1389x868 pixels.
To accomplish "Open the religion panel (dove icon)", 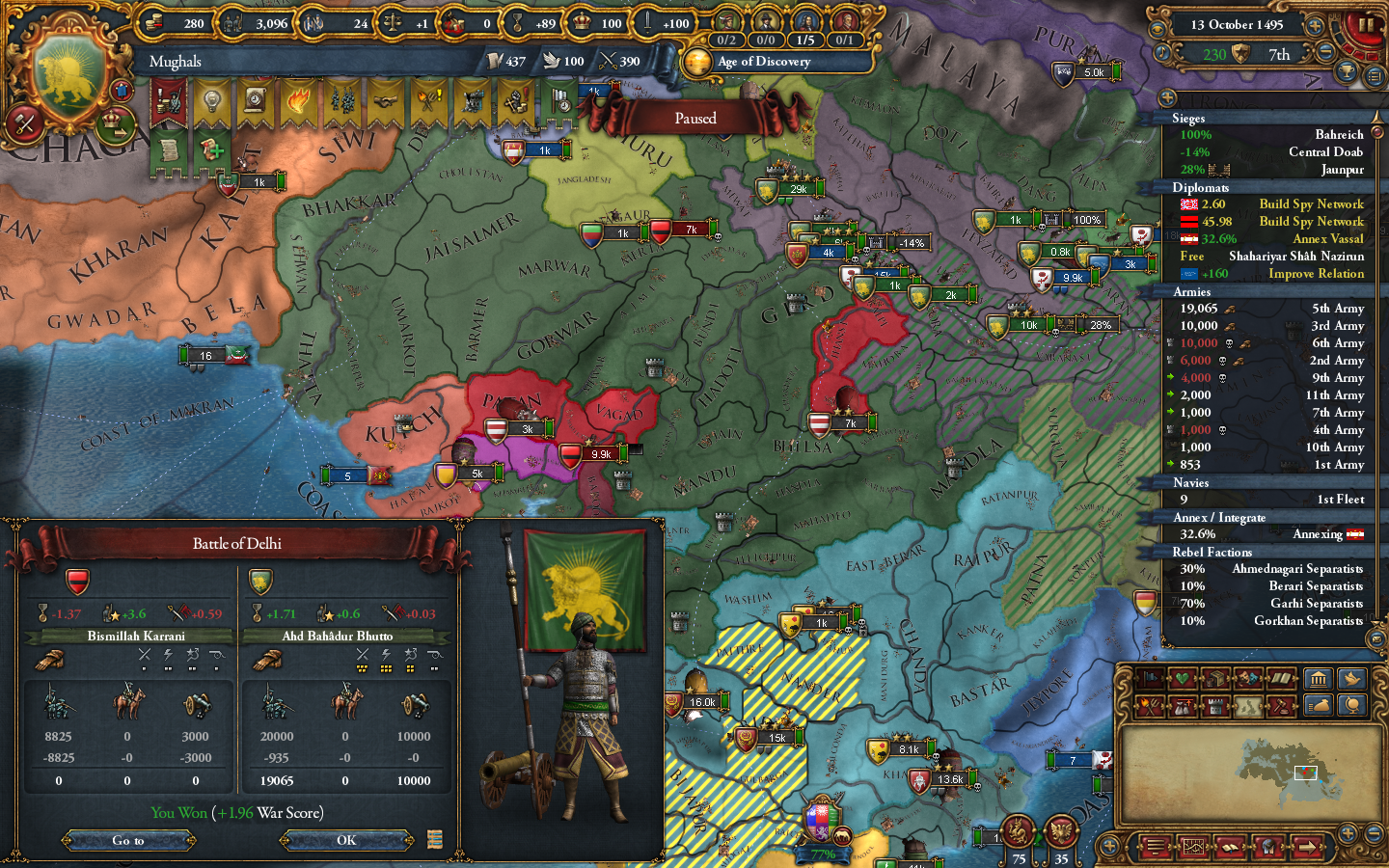I will (1350, 678).
